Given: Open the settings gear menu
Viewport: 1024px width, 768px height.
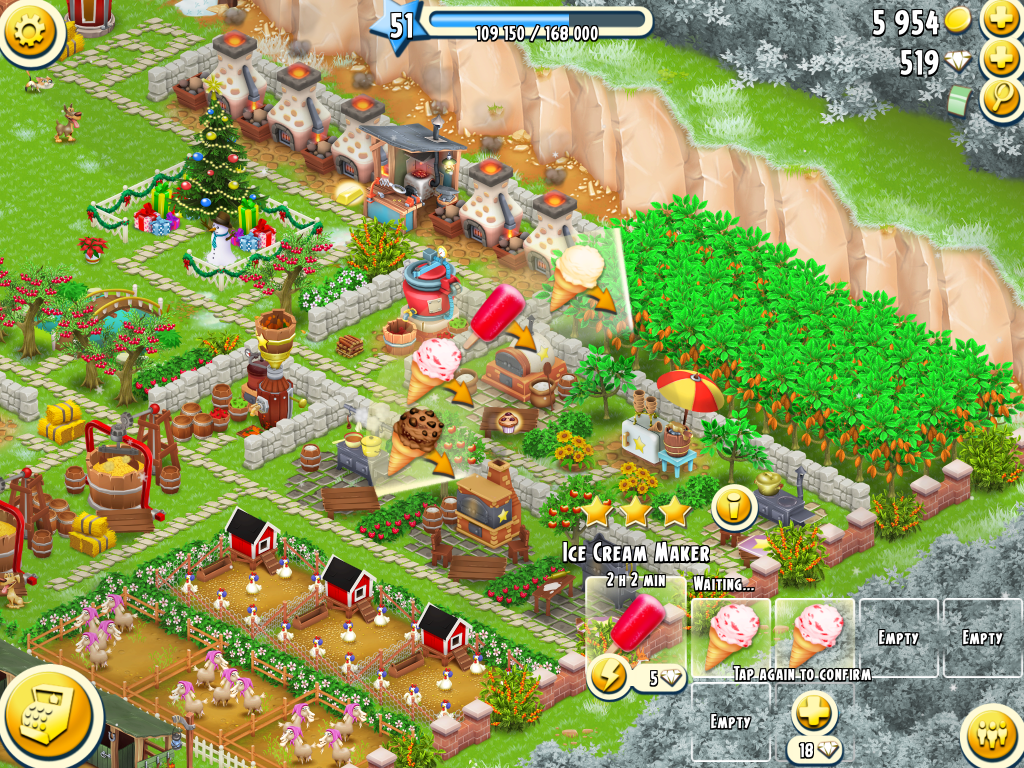Looking at the screenshot, I should click(x=31, y=31).
